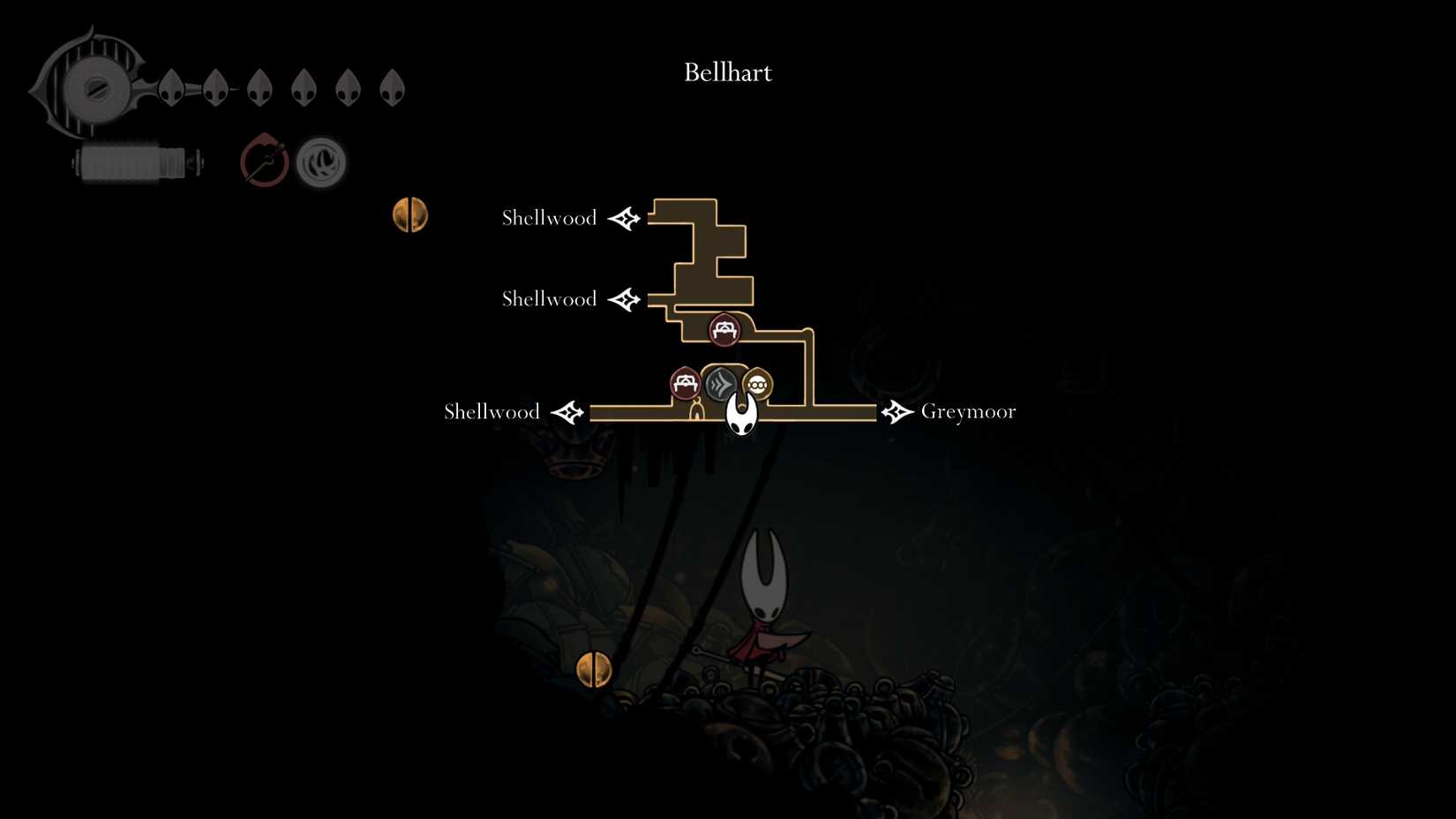1456x819 pixels.
Task: Click the gold page-turn indicator near the bottom
Action: click(596, 666)
